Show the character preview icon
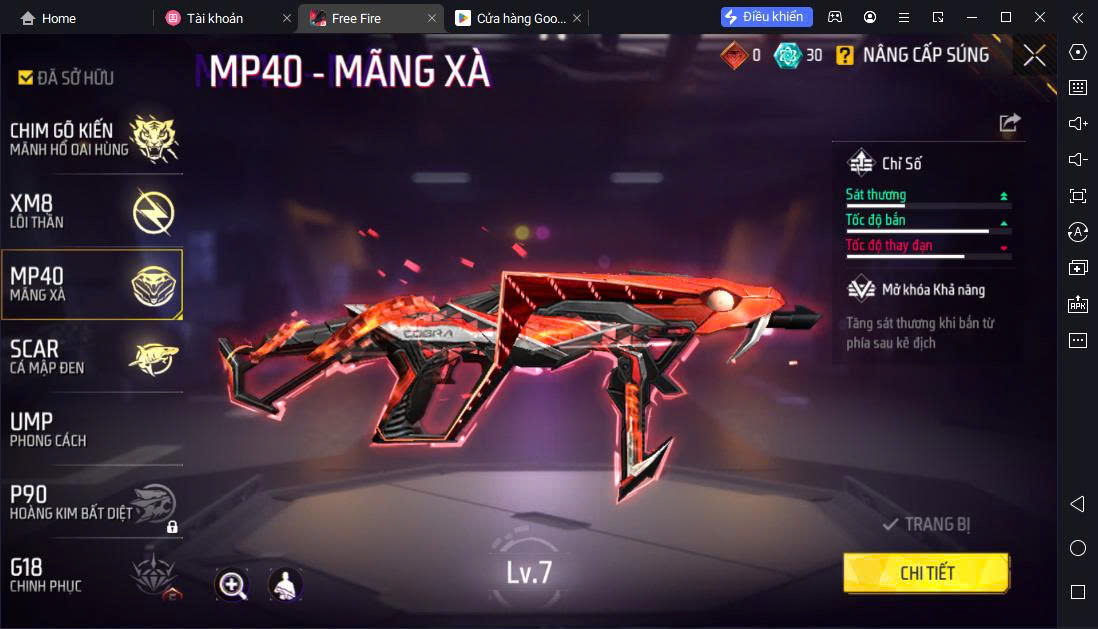 point(285,585)
